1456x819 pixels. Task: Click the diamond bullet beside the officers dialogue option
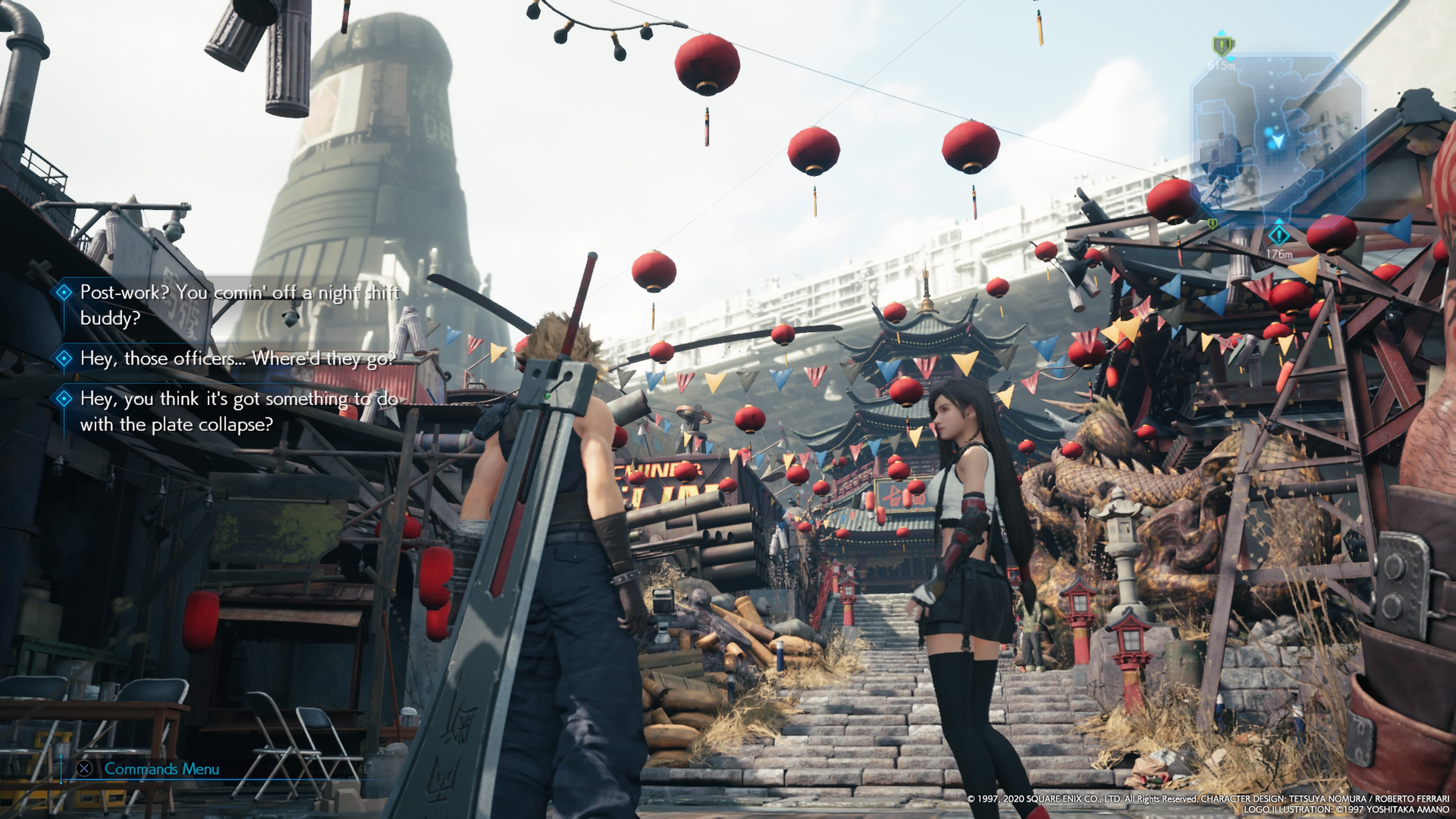[64, 358]
